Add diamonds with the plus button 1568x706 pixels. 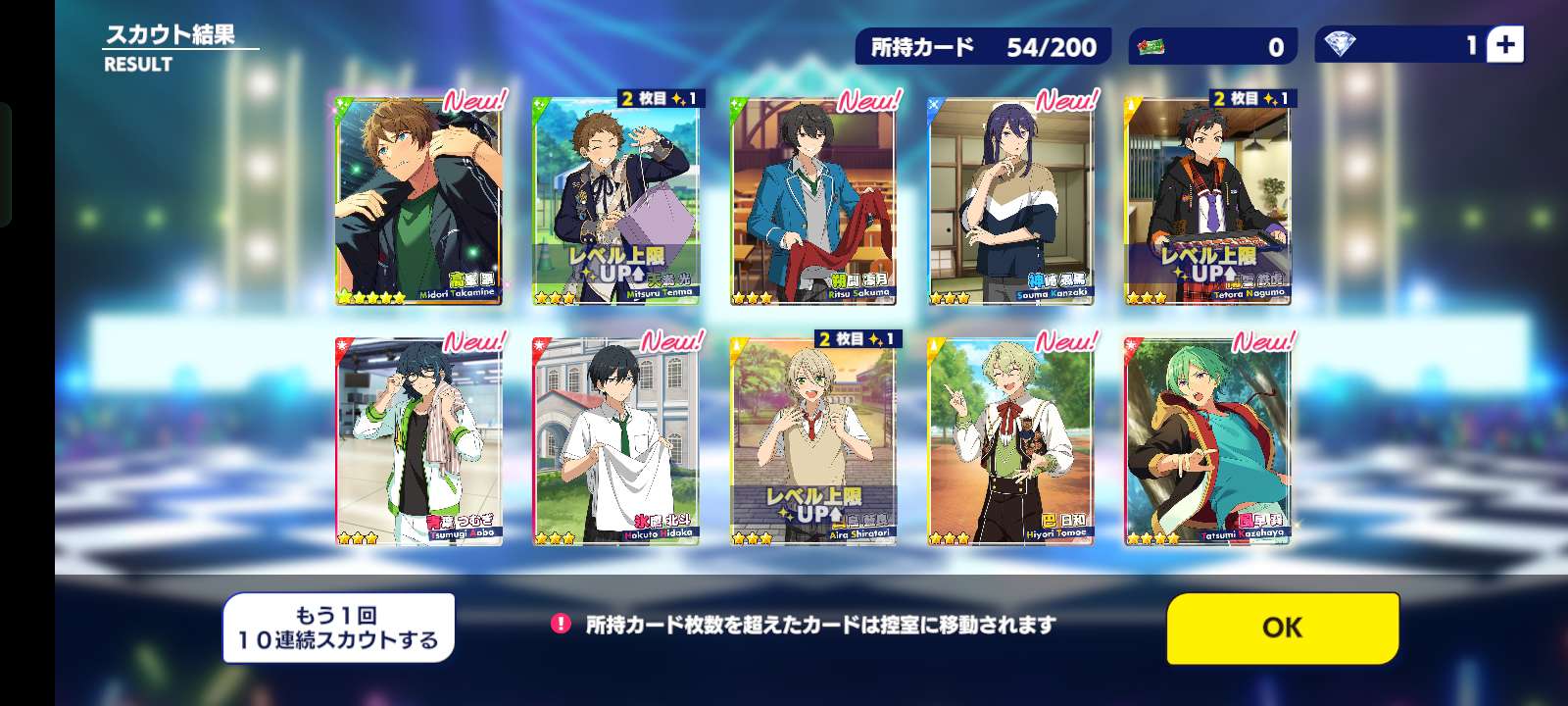coord(1505,45)
